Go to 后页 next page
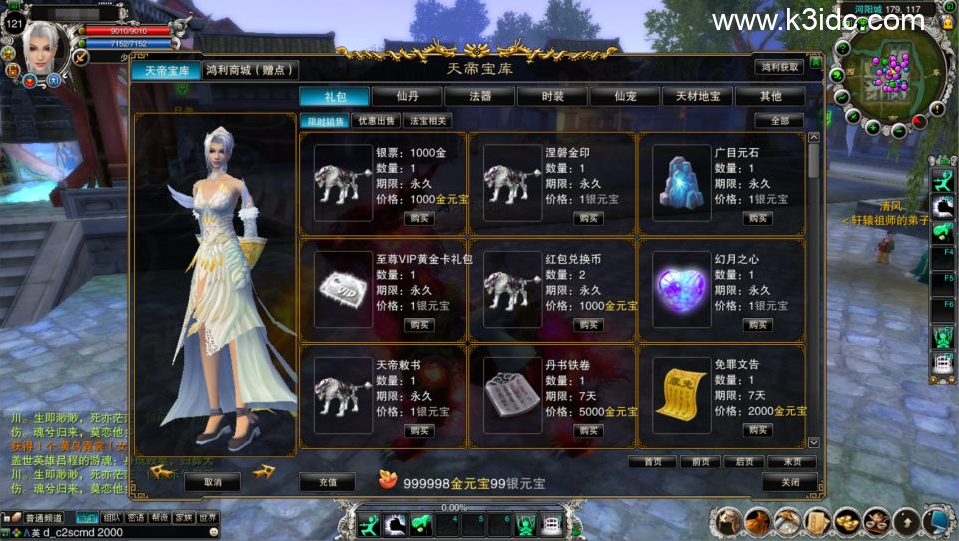The width and height of the screenshot is (959, 541). pyautogui.click(x=744, y=462)
